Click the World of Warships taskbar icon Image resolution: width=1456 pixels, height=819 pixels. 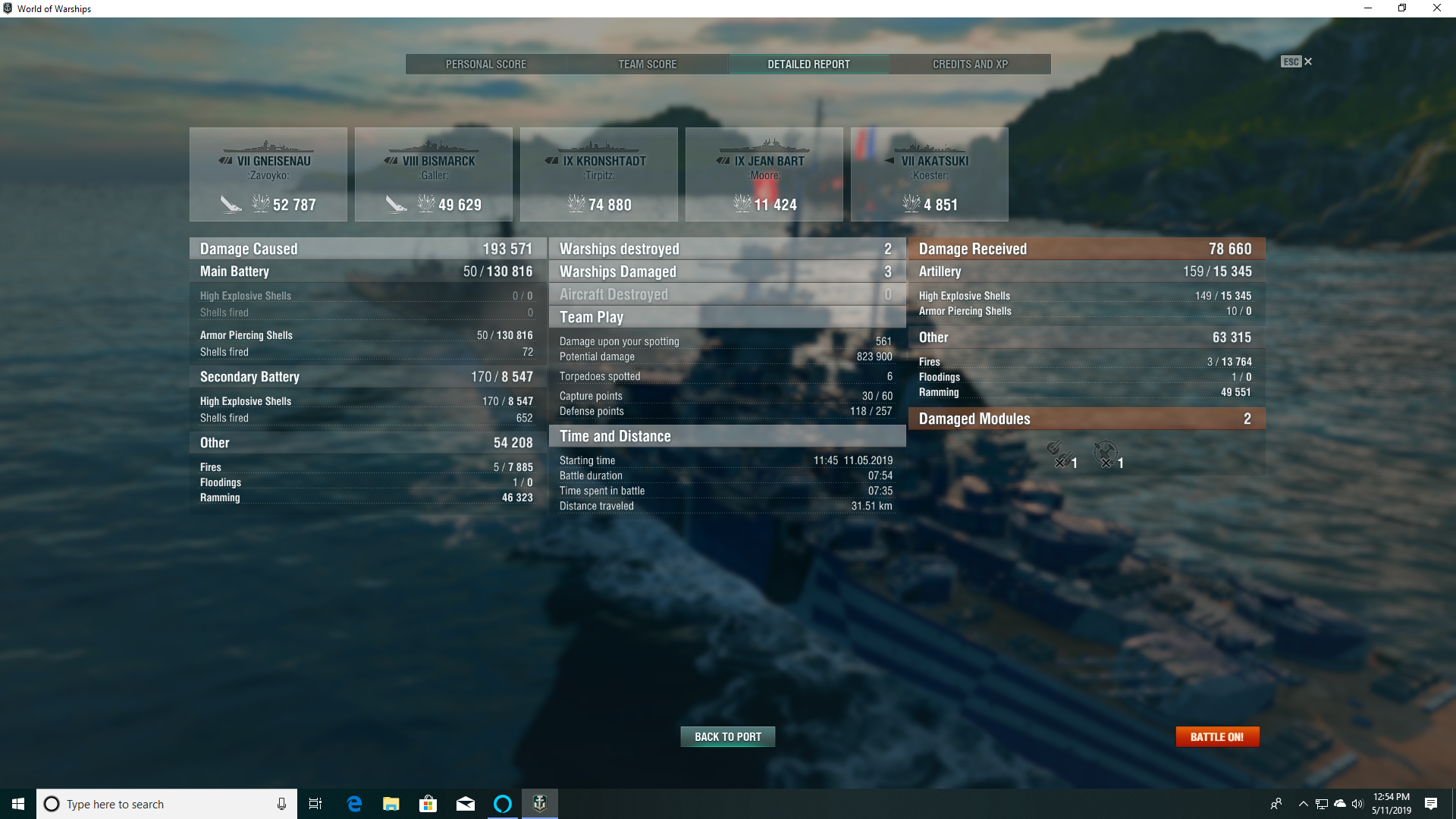point(539,804)
